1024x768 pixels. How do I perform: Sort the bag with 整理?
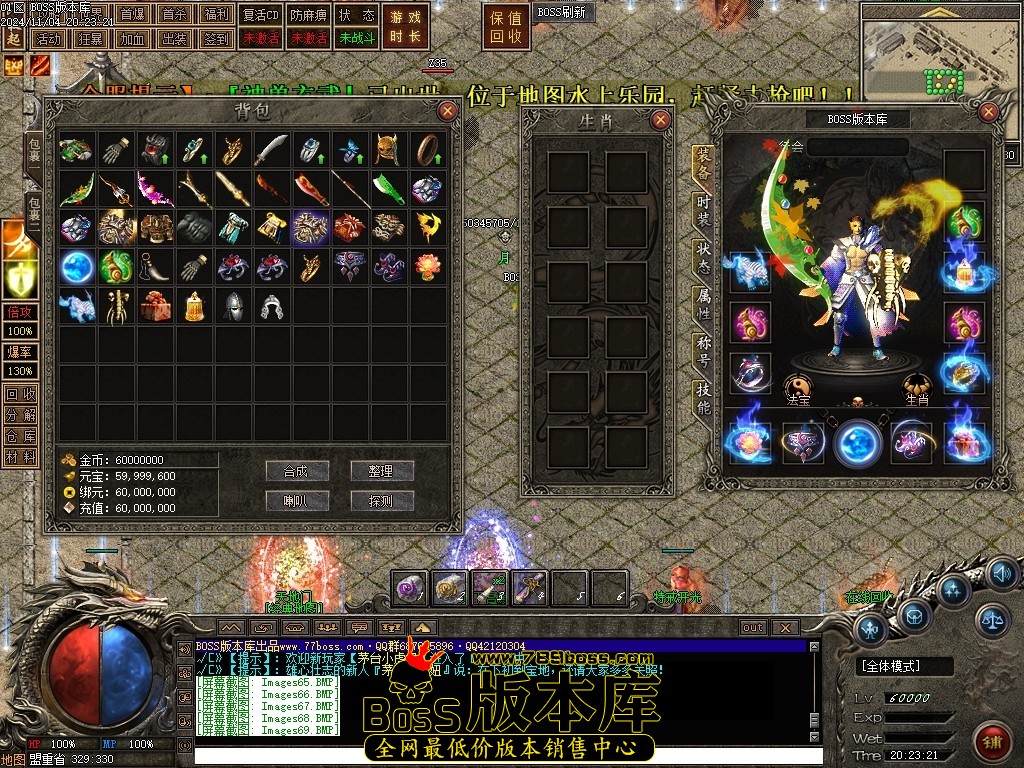[x=382, y=471]
